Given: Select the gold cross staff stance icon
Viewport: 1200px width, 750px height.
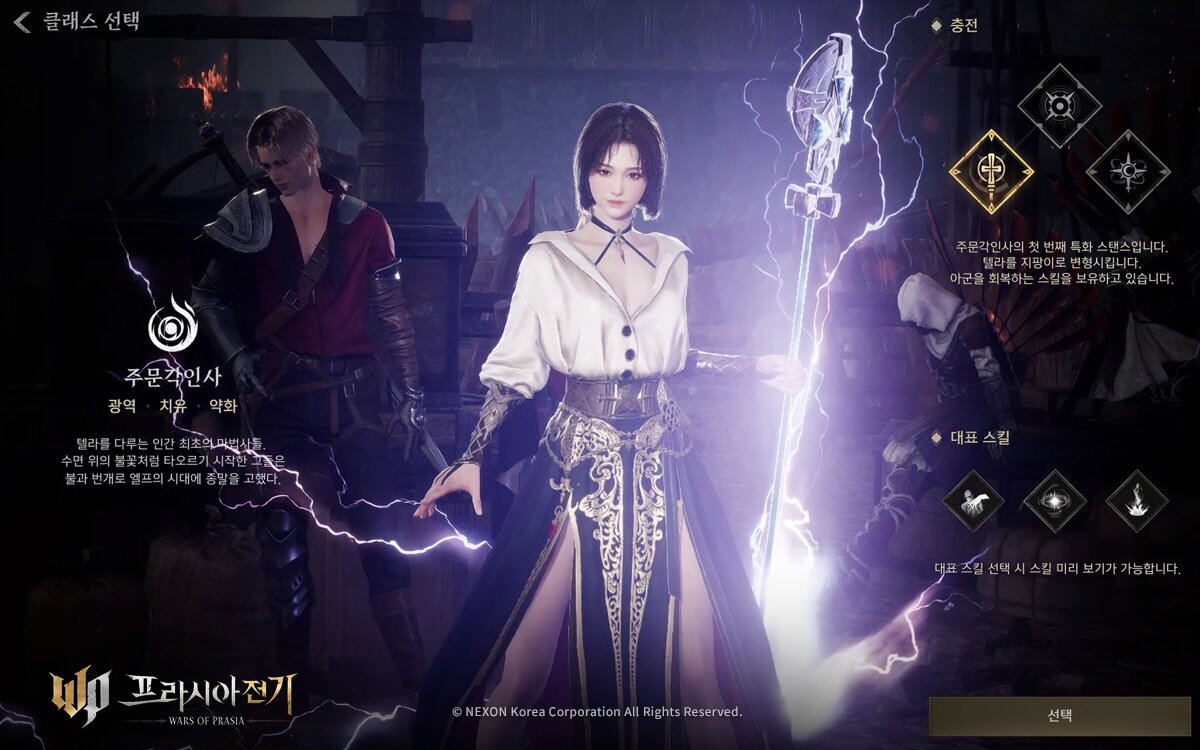Looking at the screenshot, I should pos(990,172).
